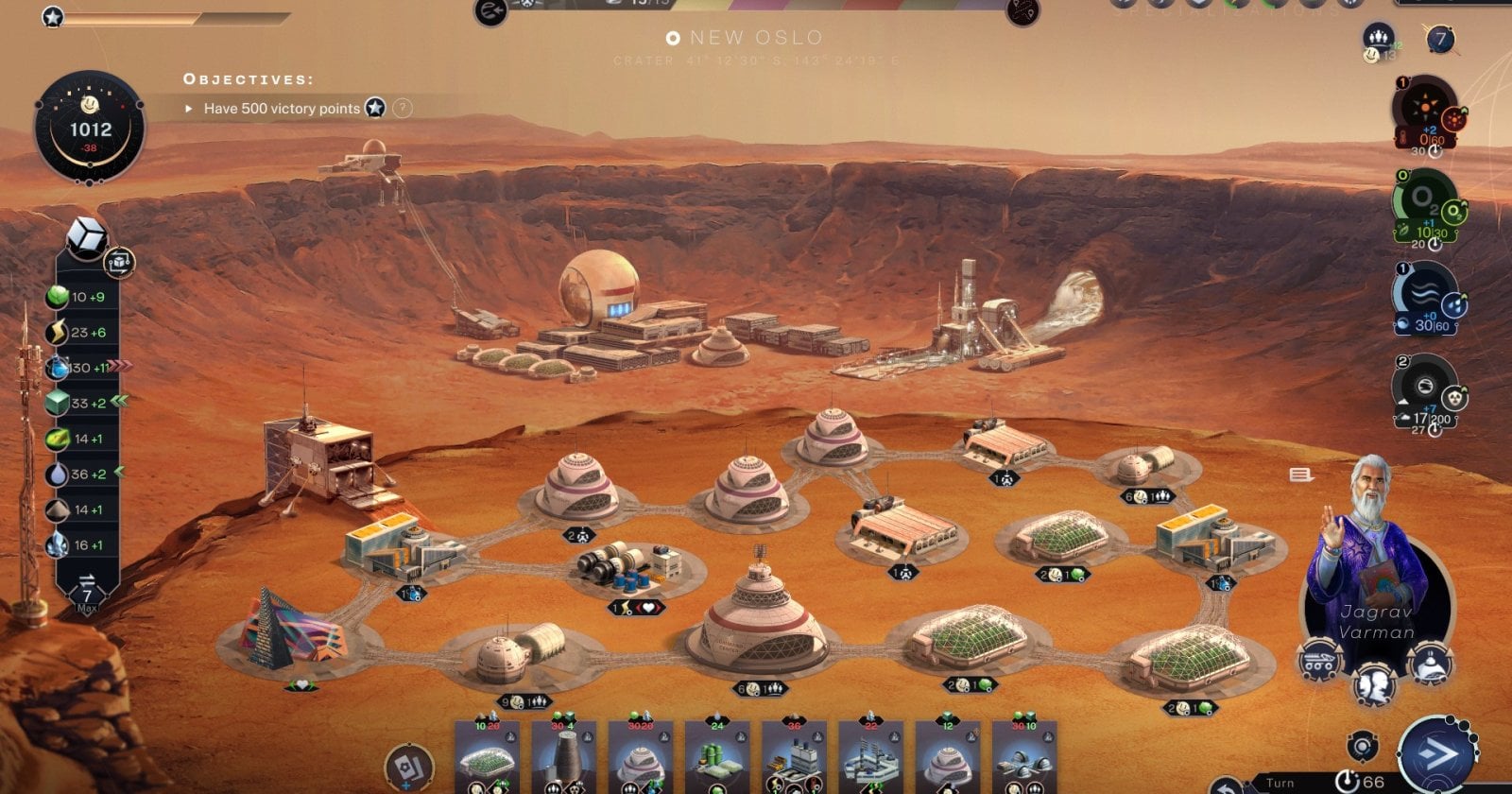
Task: Open the temperature terraforming gauge
Action: [1424, 111]
